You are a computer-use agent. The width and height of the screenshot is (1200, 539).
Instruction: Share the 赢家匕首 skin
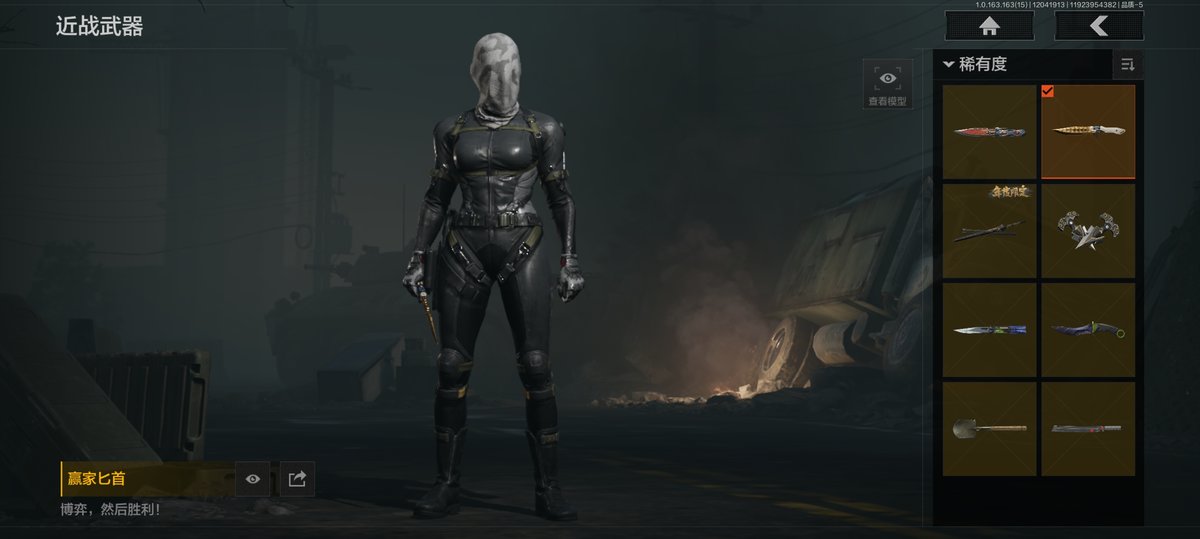(297, 479)
